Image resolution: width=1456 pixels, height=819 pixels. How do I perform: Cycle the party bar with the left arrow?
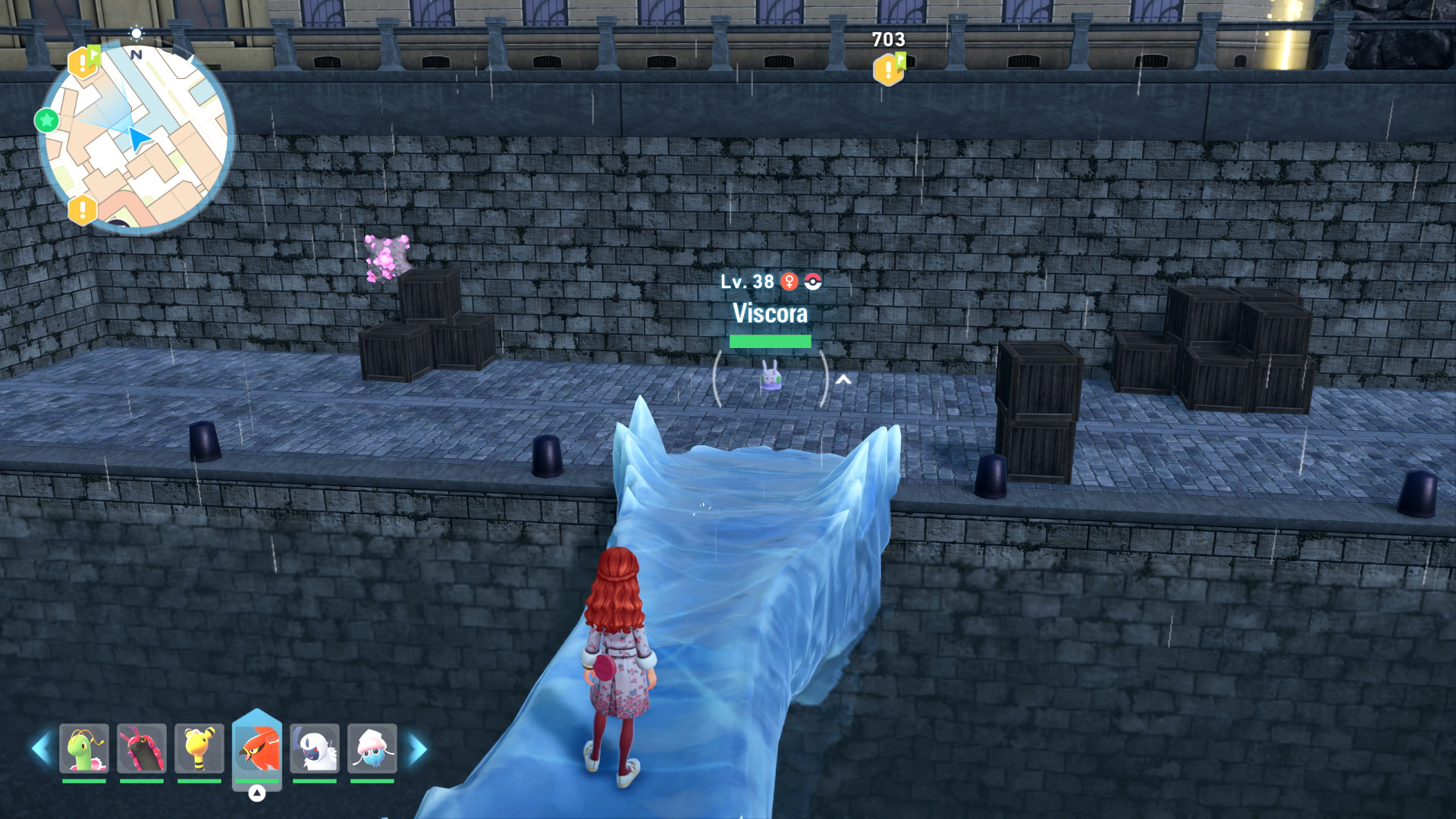pos(41,749)
